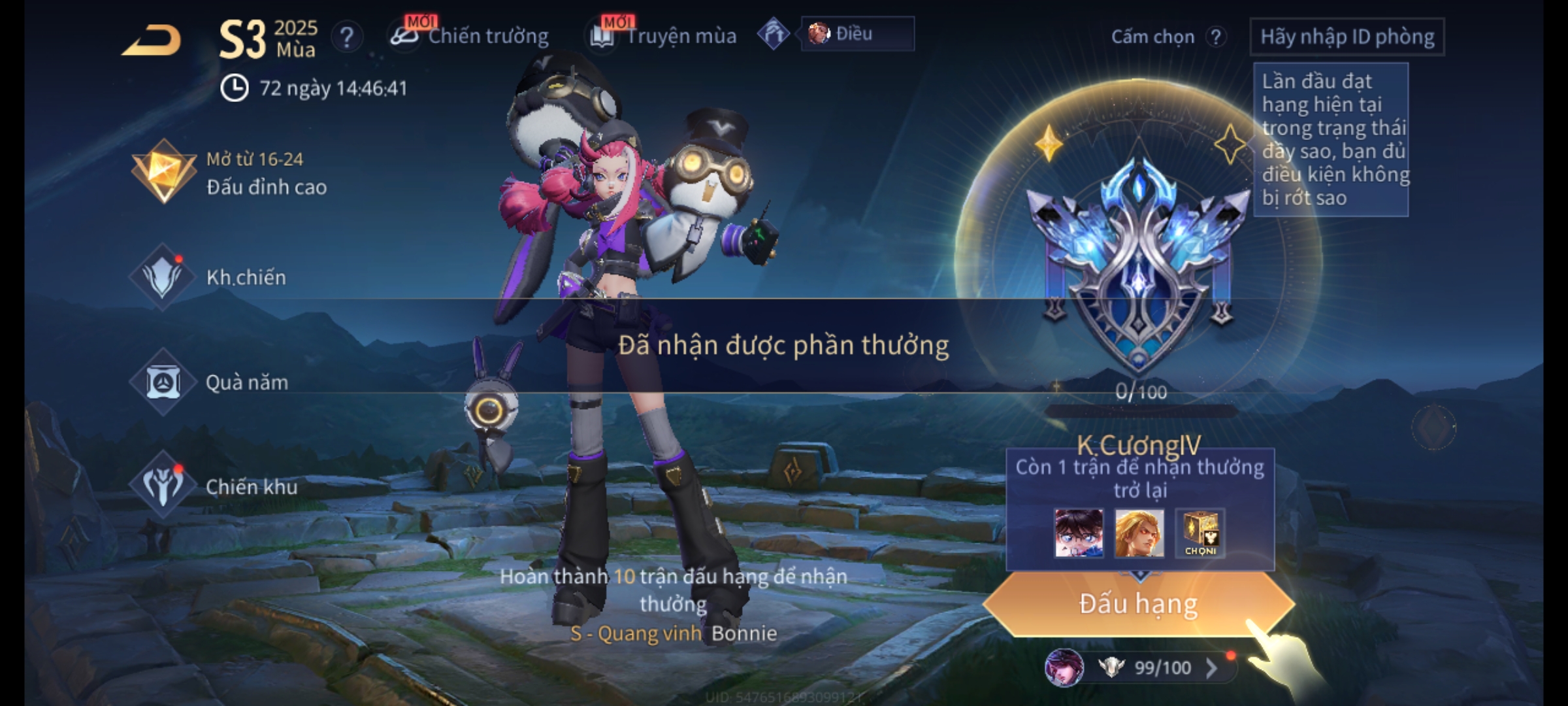Image resolution: width=1568 pixels, height=706 pixels.
Task: Select the Điều dropdown
Action: coord(857,34)
